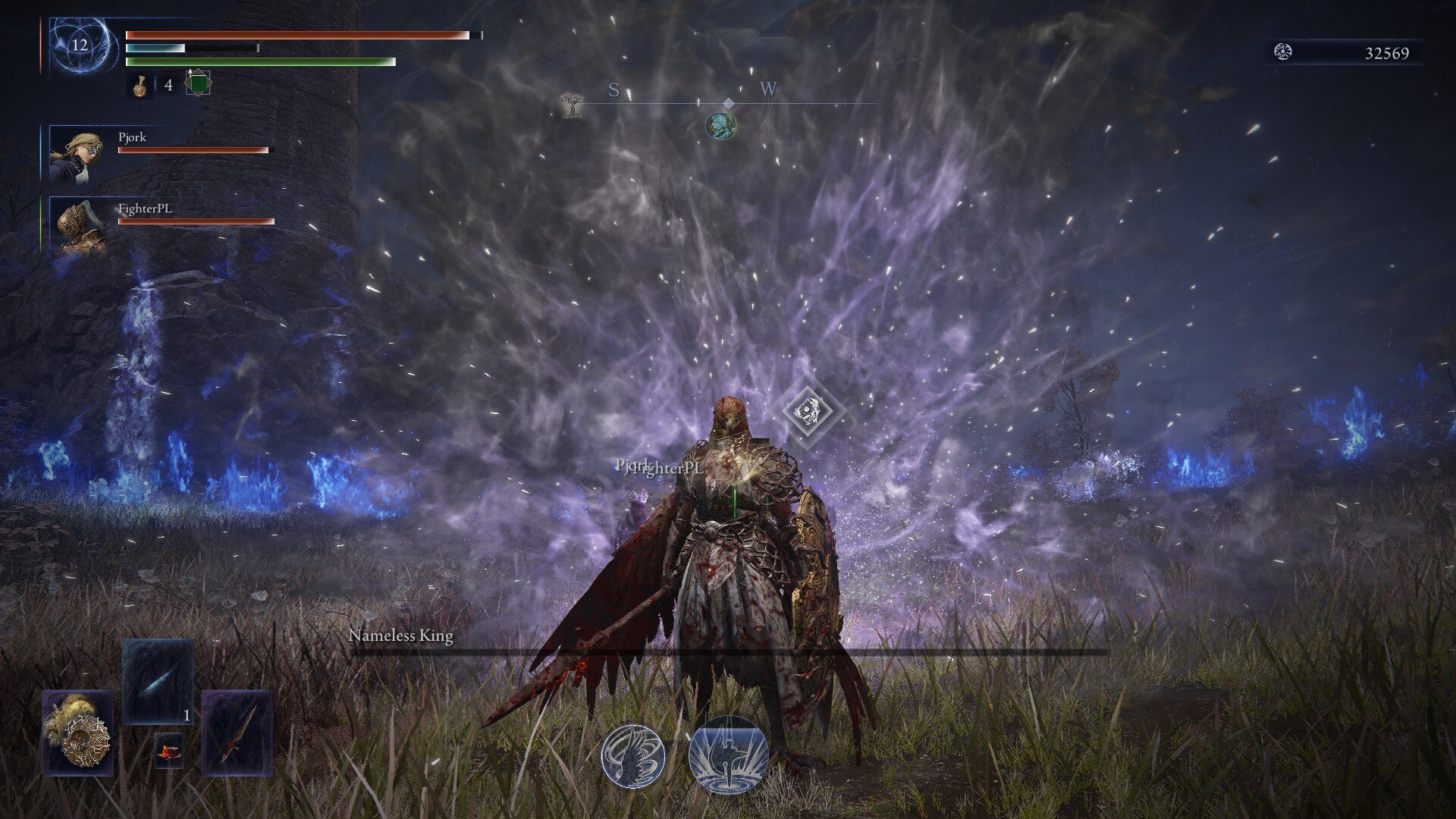Viewport: 1456px width, 819px height.
Task: Select teammate FighterPL's portrait
Action: pyautogui.click(x=77, y=225)
